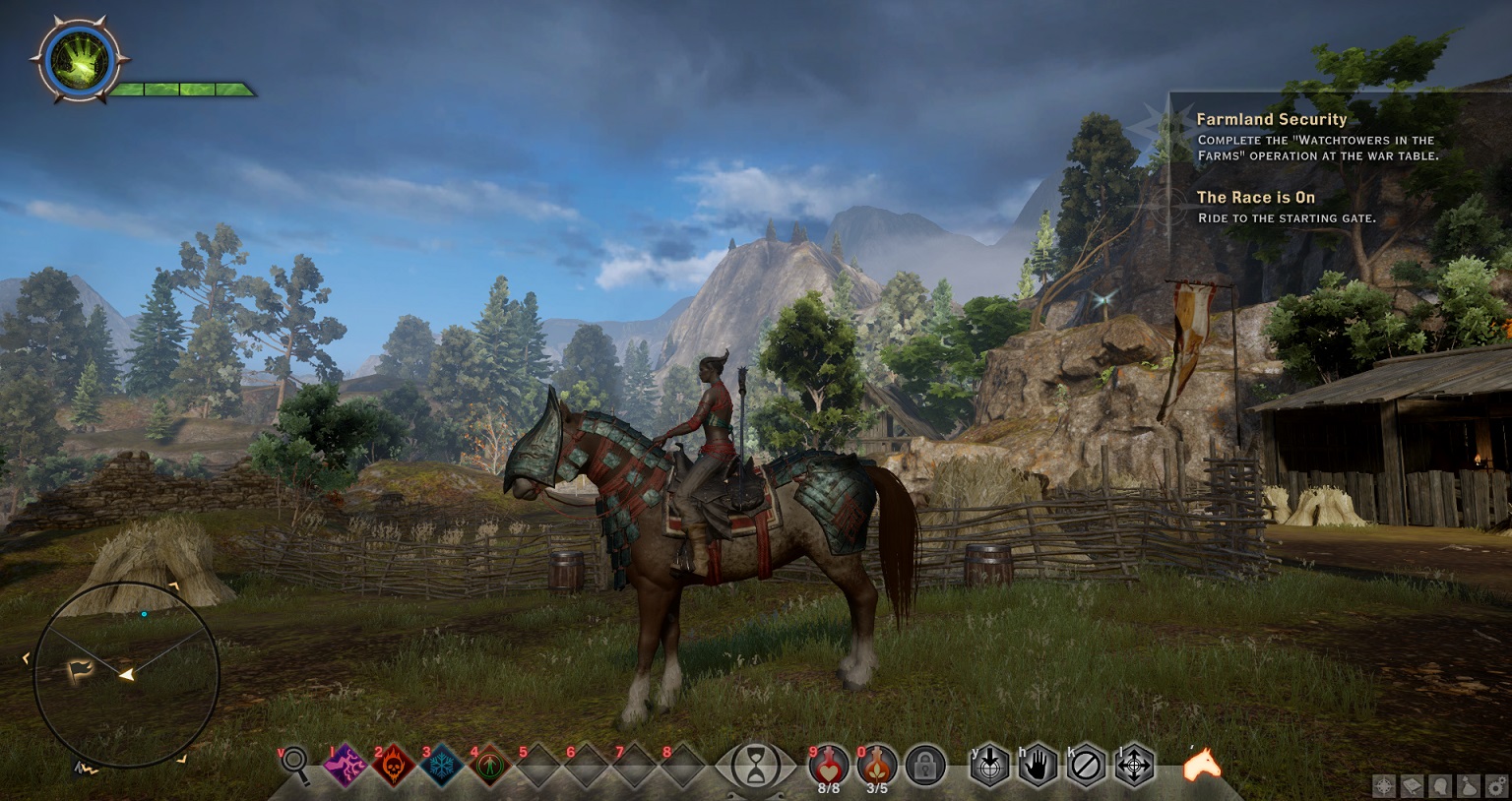This screenshot has height=801, width=1512.
Task: Activate the purple lightning ability
Action: (346, 765)
